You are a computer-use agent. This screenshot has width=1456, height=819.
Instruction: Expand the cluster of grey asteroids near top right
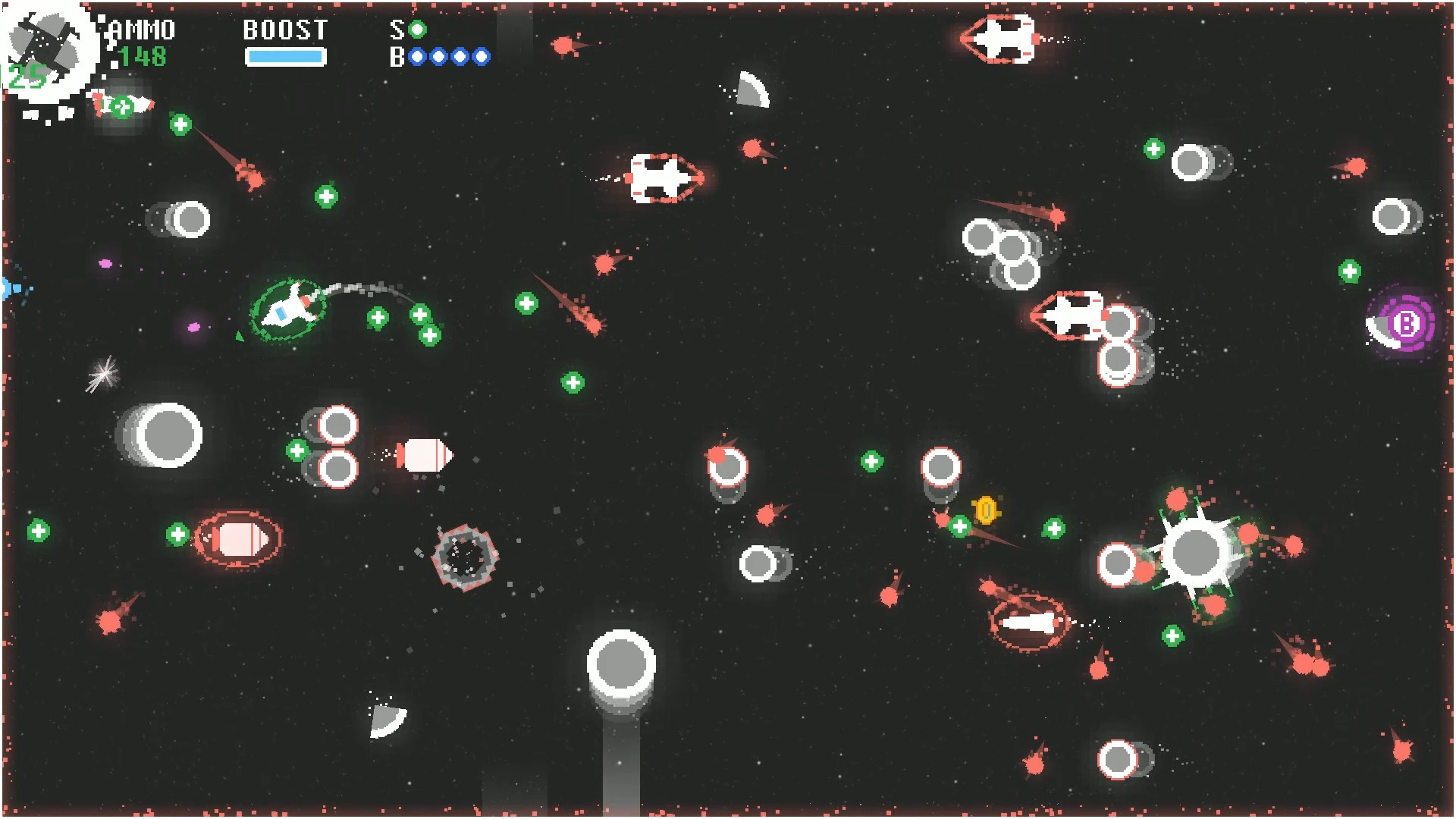tap(999, 249)
